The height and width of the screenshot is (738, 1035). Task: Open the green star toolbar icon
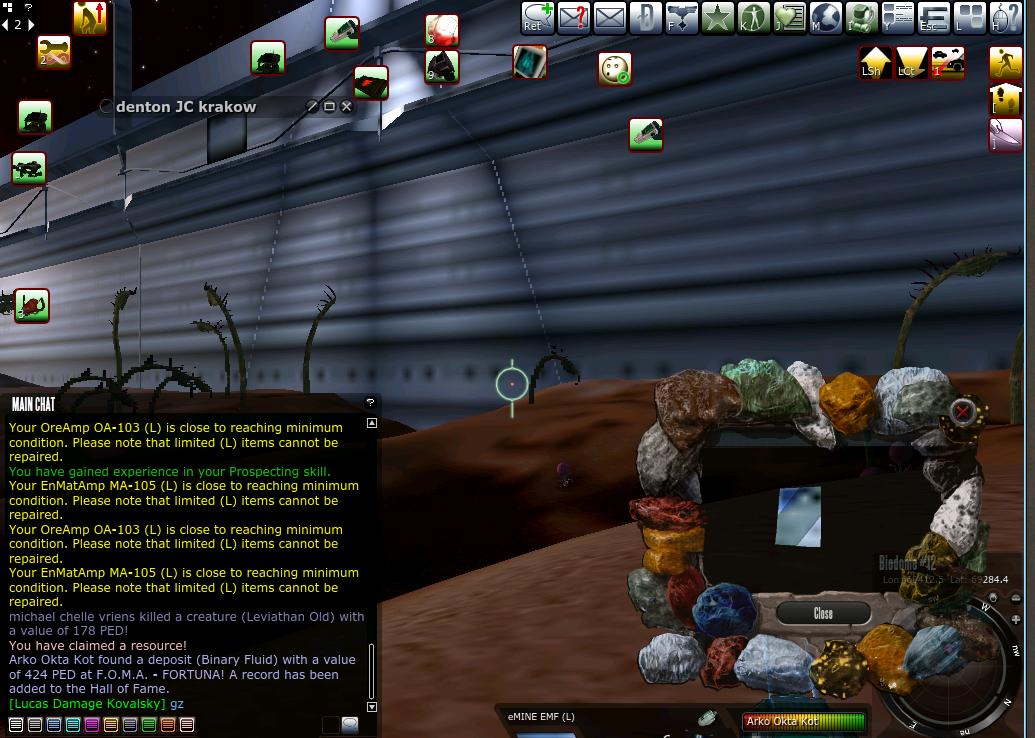coord(717,18)
